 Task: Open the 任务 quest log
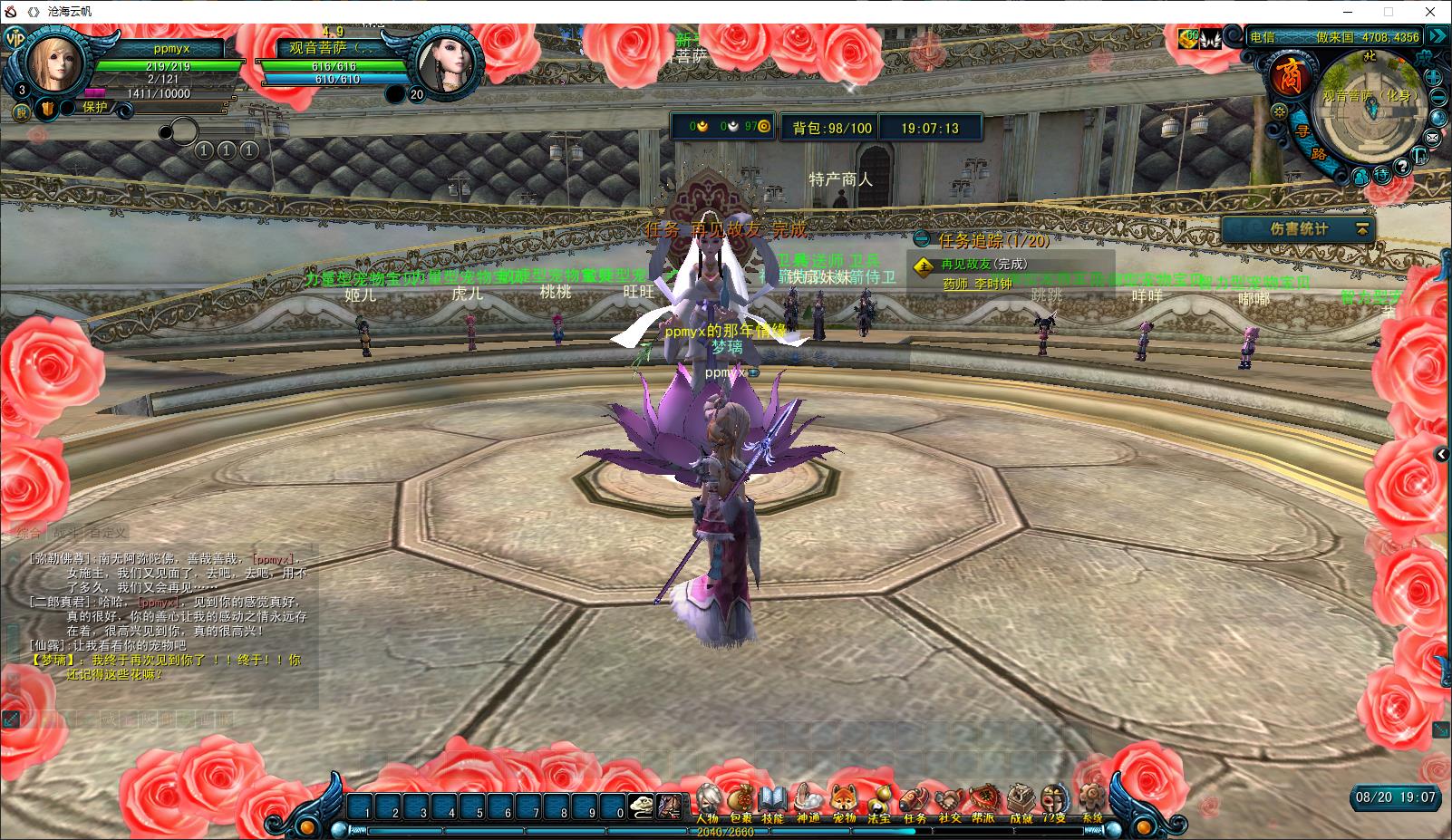914,801
